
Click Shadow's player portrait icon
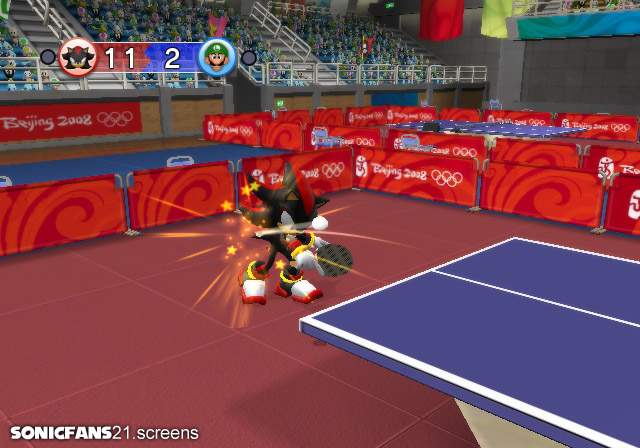(76, 57)
